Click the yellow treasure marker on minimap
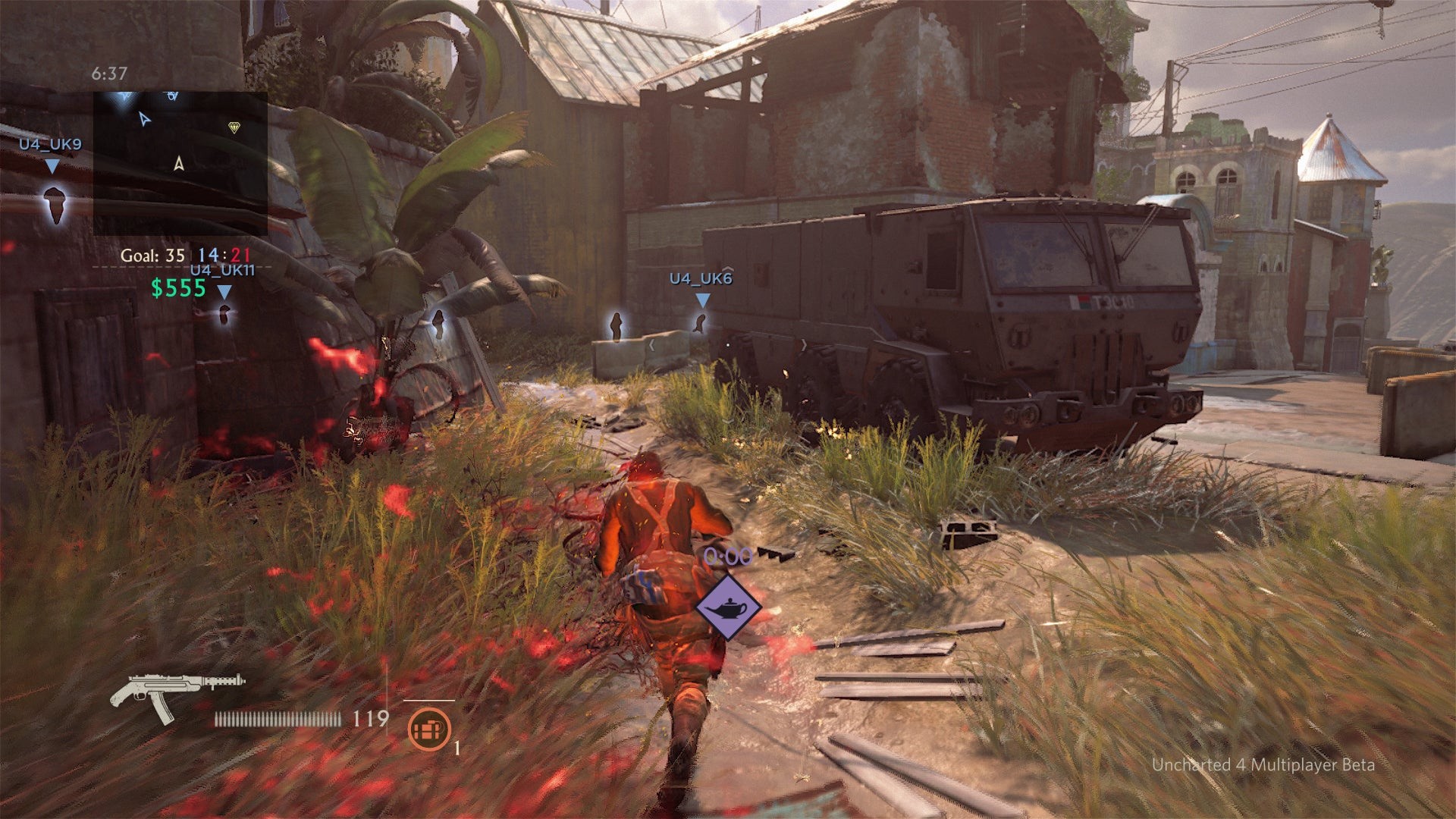The image size is (1456, 819). click(x=234, y=128)
